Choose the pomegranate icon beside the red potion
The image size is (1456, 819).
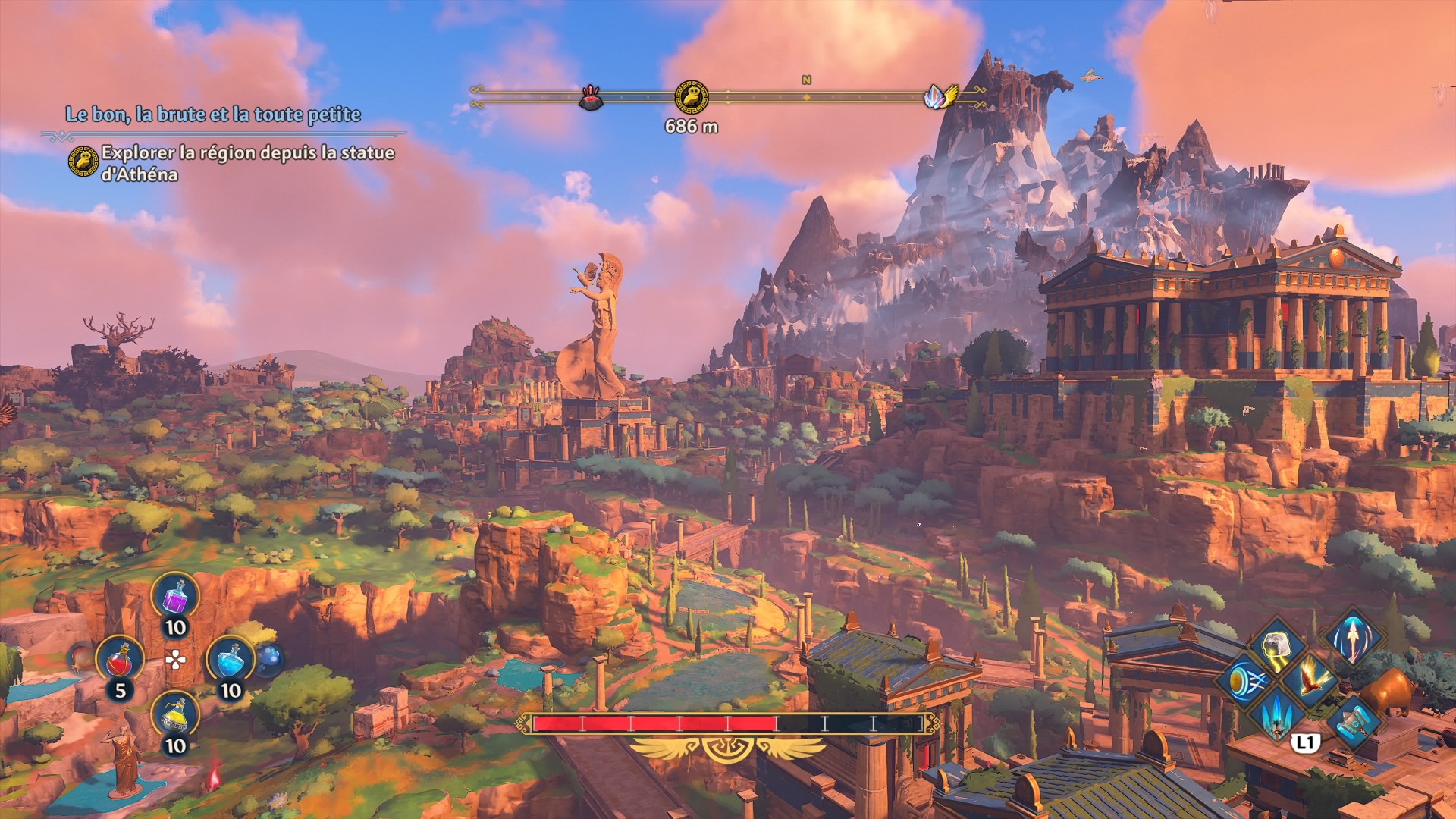pos(82,657)
